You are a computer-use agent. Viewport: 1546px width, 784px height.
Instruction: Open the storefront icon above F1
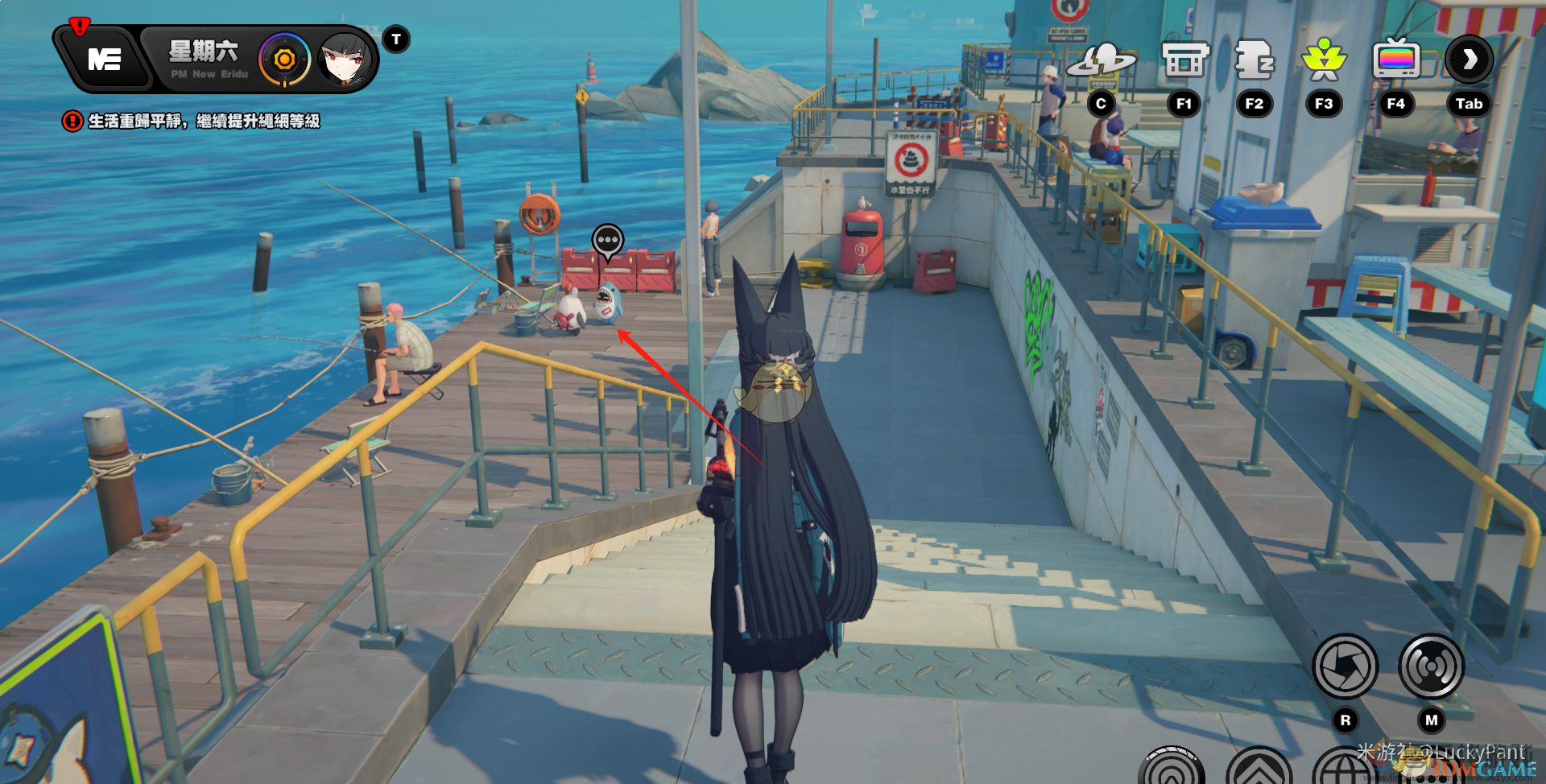tap(1184, 60)
